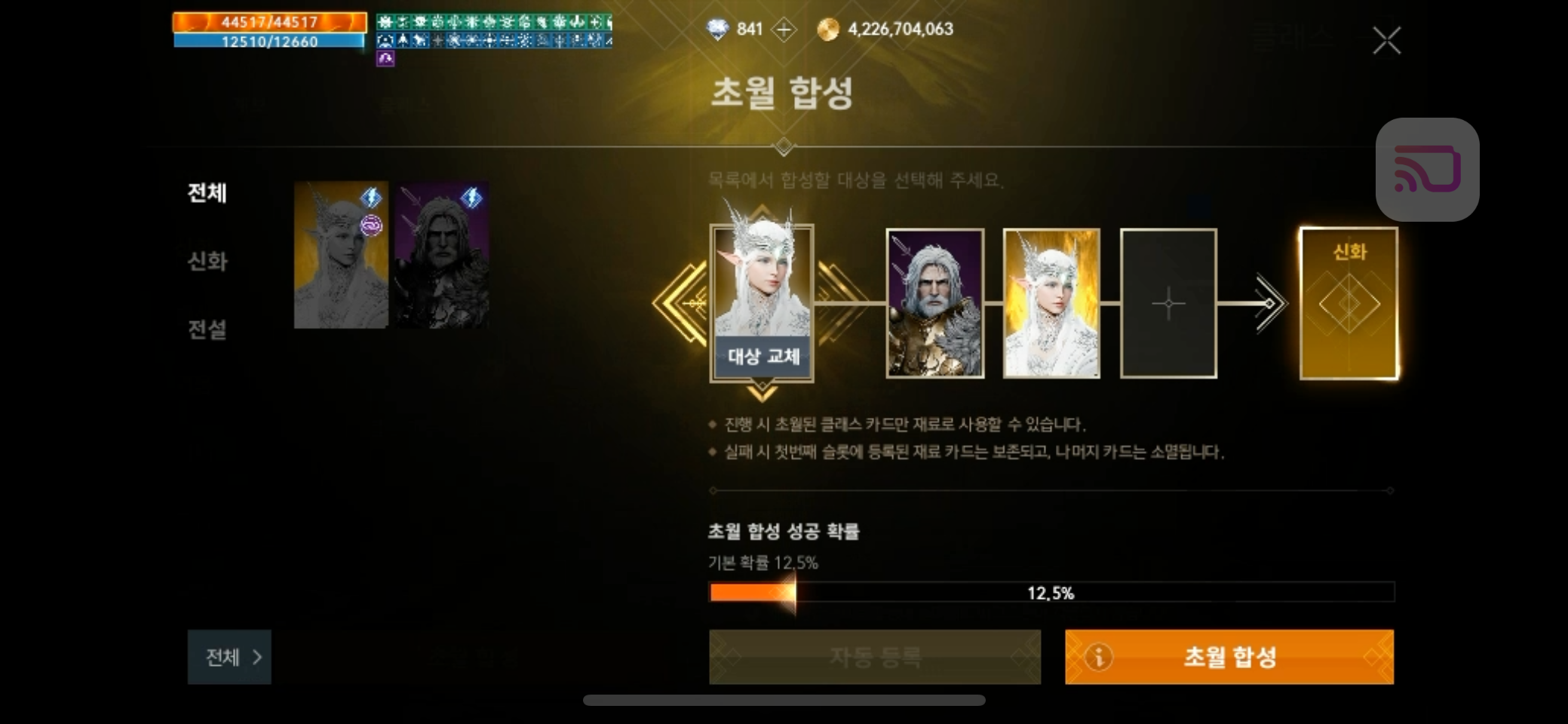Click the screen cast icon

point(1427,168)
